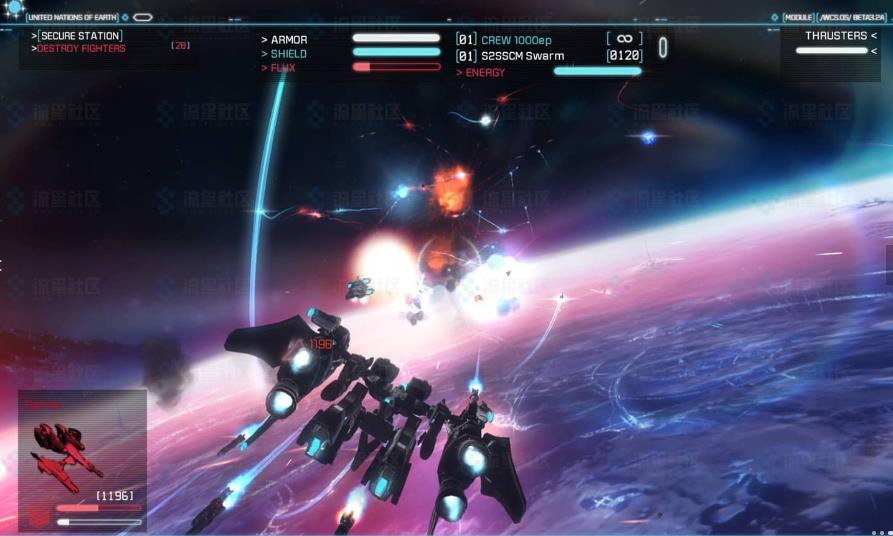Select the Destroy Fighters objective

pyautogui.click(x=81, y=48)
